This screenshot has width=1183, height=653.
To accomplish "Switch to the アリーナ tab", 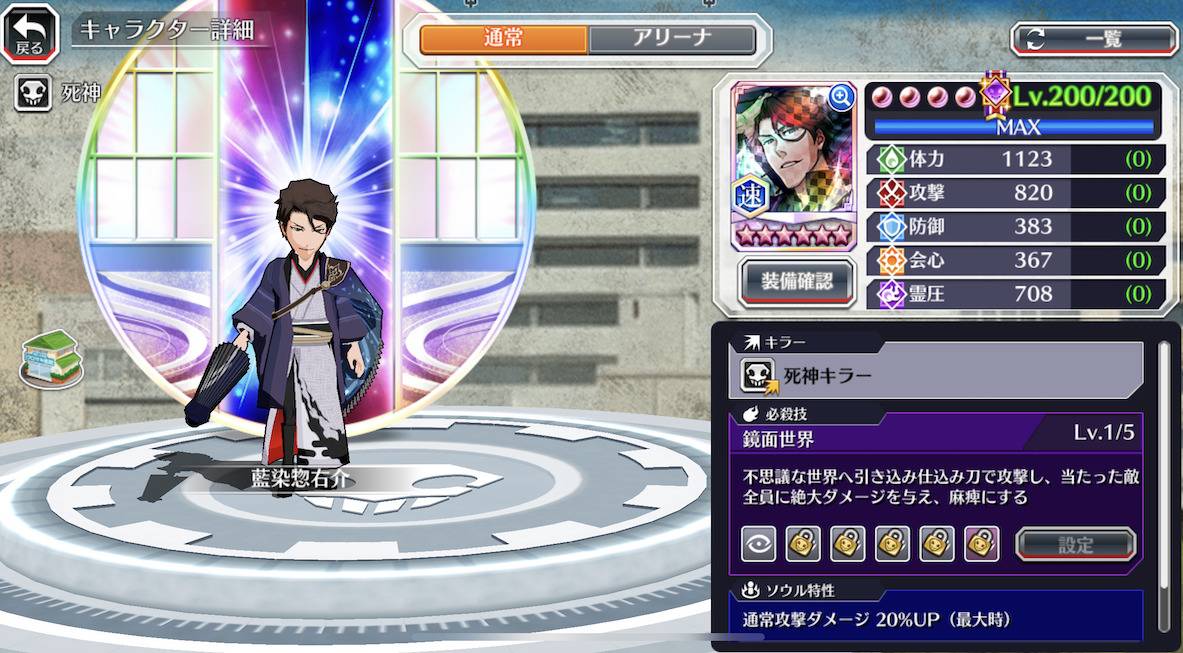I will click(x=671, y=39).
